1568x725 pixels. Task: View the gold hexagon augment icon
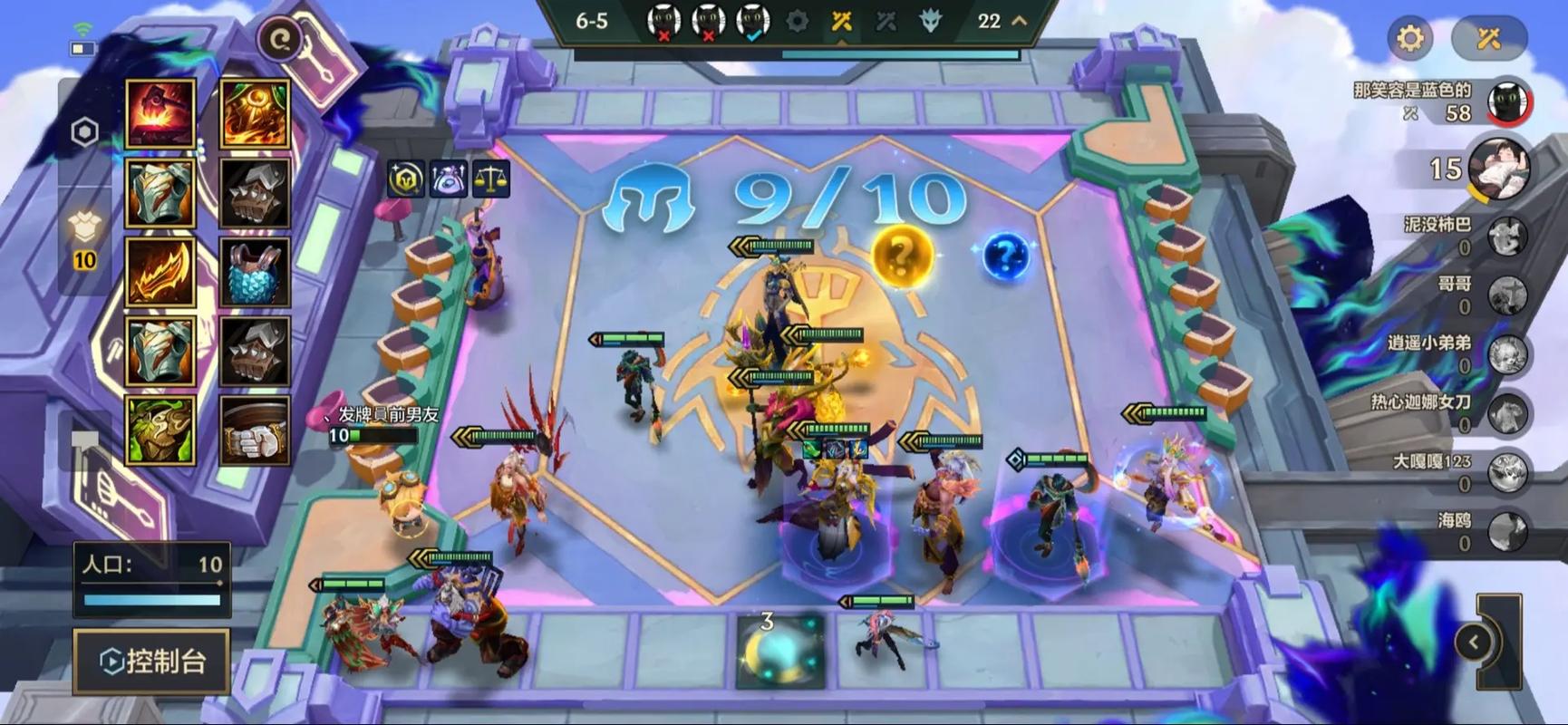pos(405,179)
